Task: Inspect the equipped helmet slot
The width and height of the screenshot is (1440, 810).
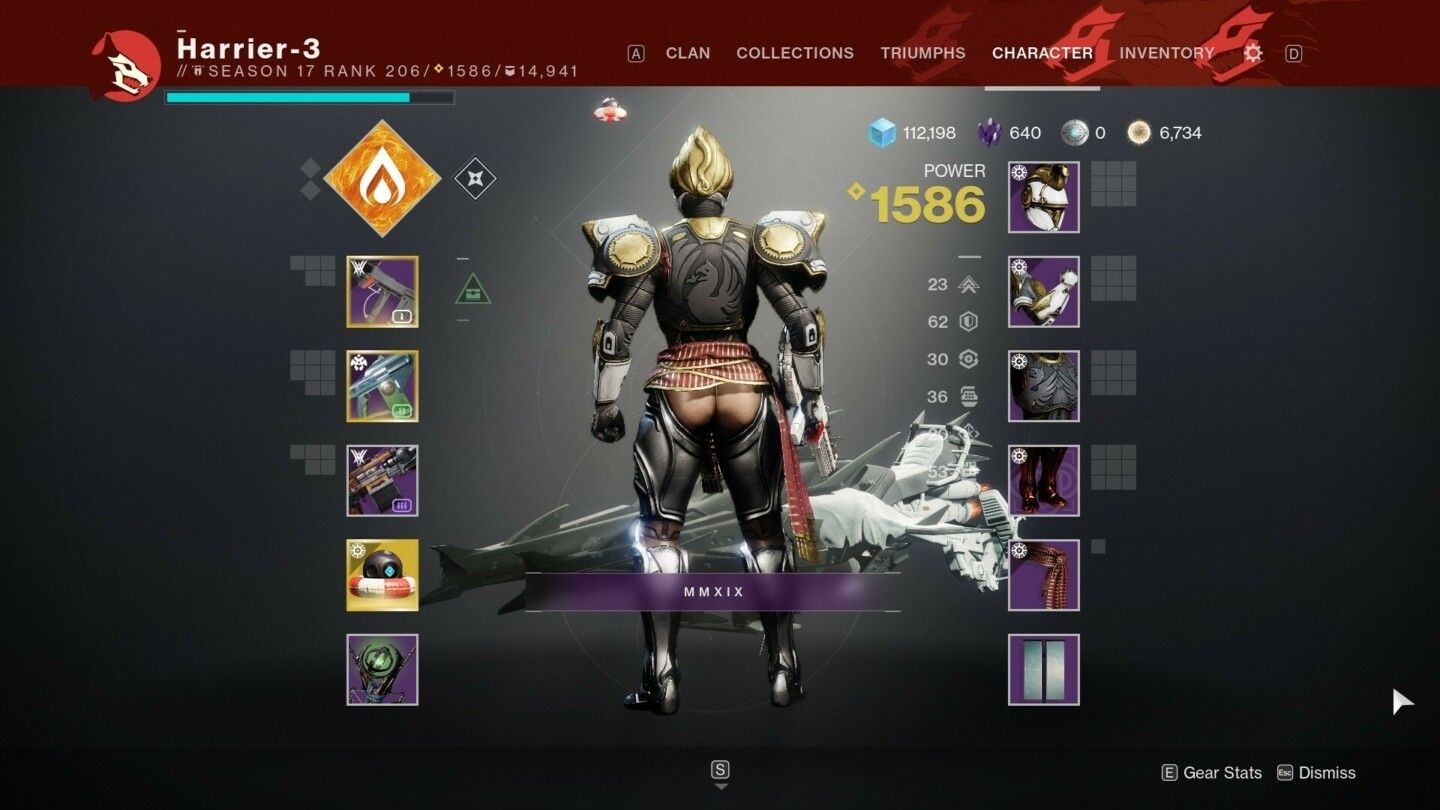Action: pyautogui.click(x=1044, y=197)
